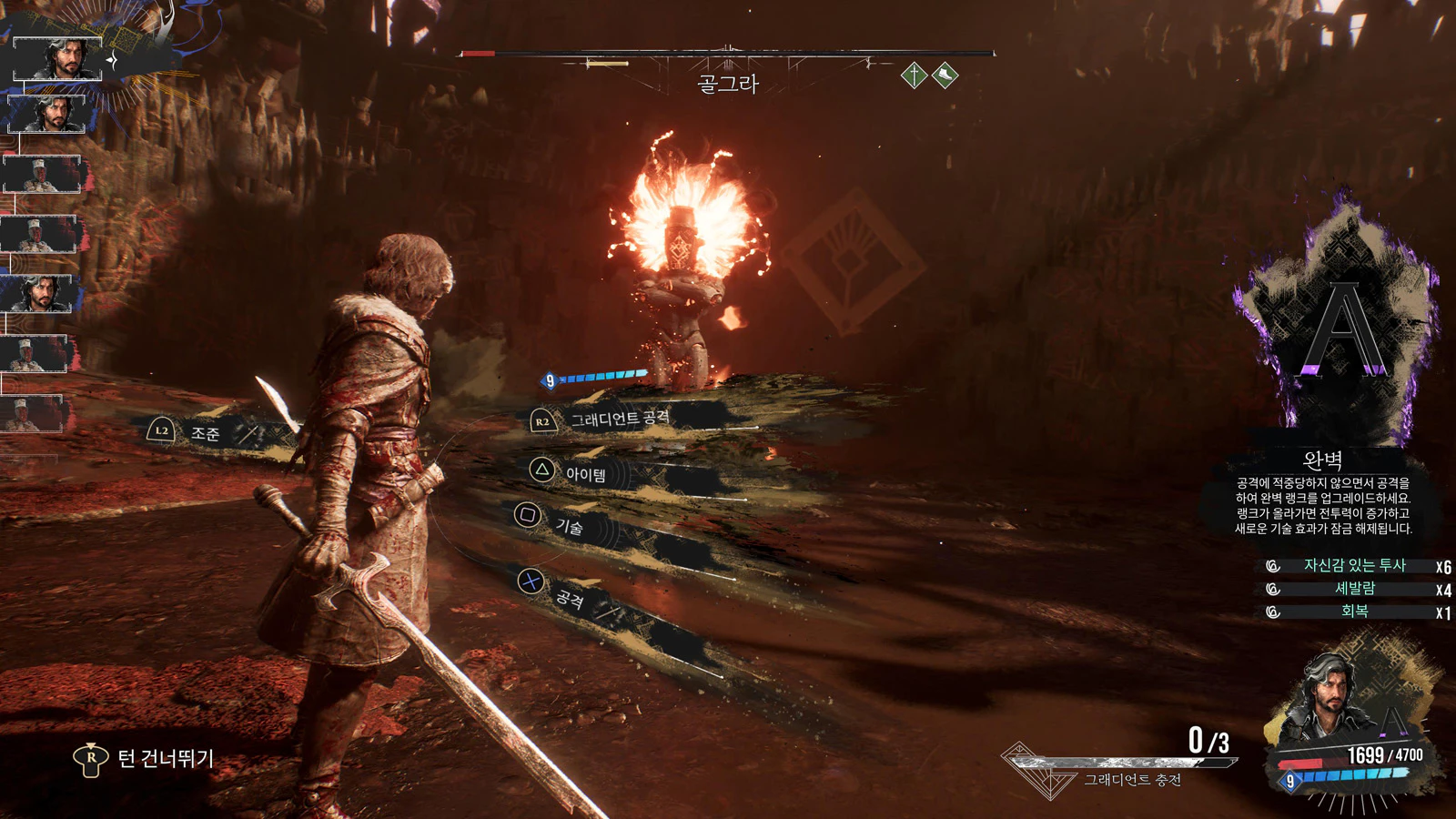Select the 자신감 있는 투사 buff entry
1456x819 pixels.
click(x=1354, y=566)
